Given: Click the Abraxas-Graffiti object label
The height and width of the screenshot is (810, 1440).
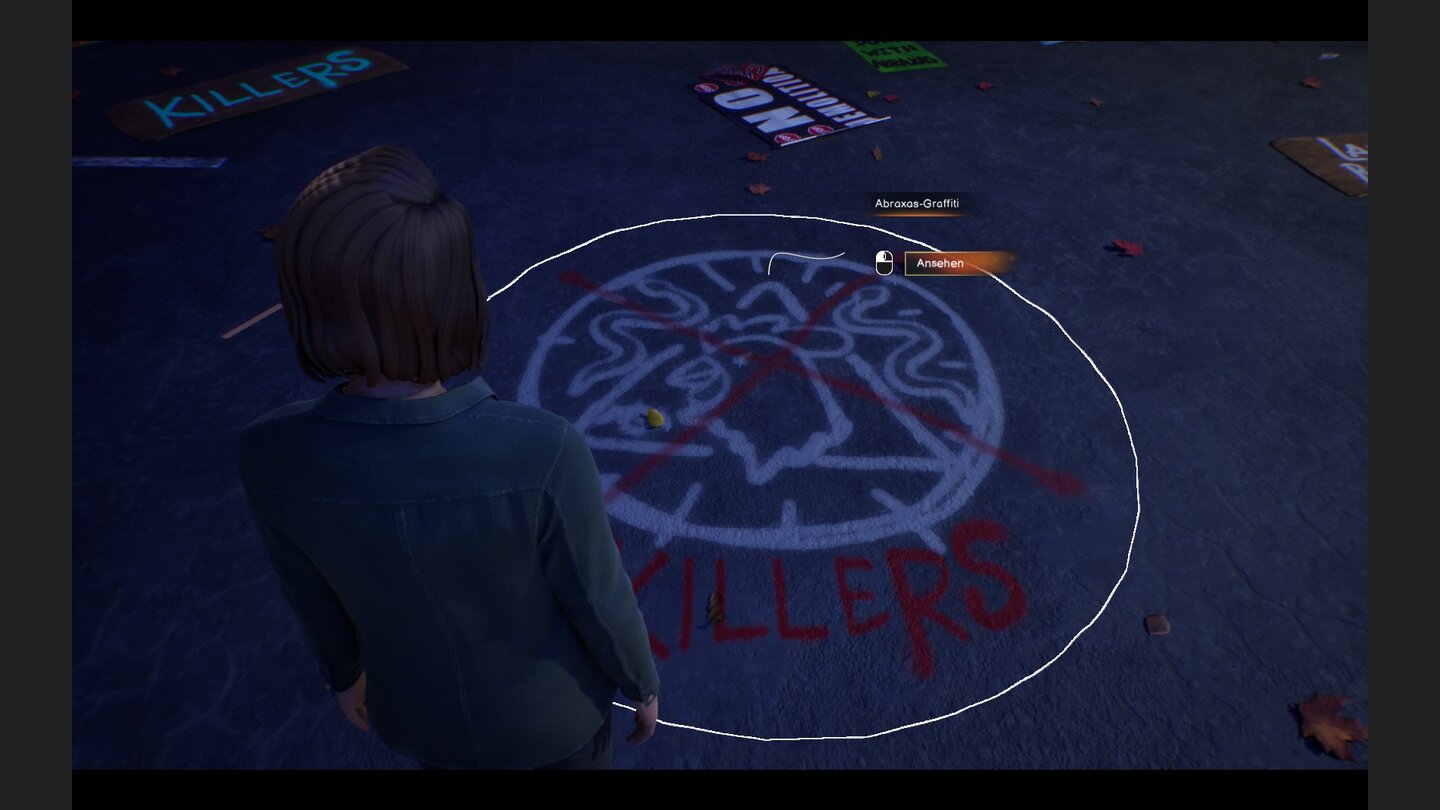Looking at the screenshot, I should coord(917,203).
